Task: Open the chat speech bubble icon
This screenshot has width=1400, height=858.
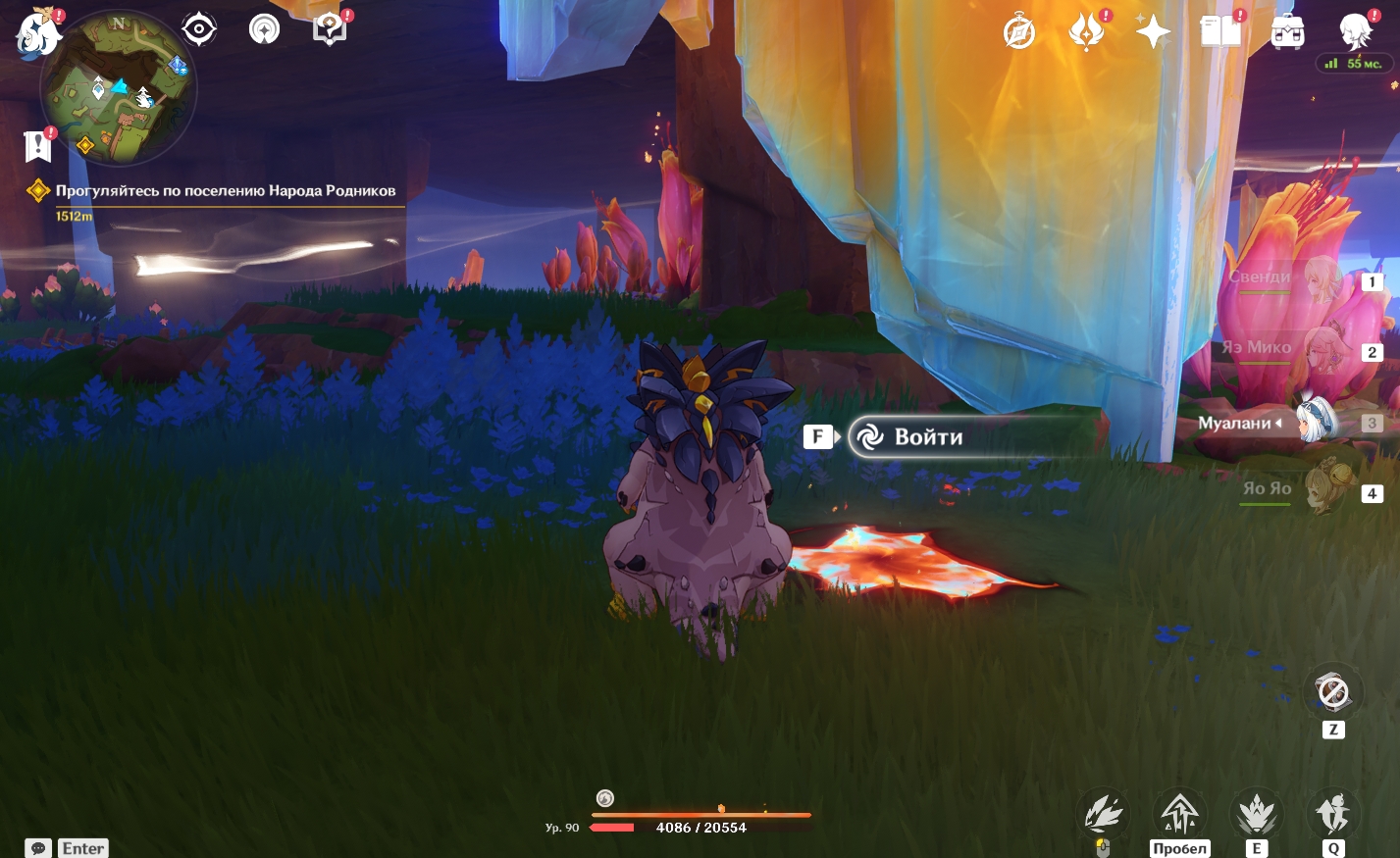Action: pyautogui.click(x=38, y=848)
